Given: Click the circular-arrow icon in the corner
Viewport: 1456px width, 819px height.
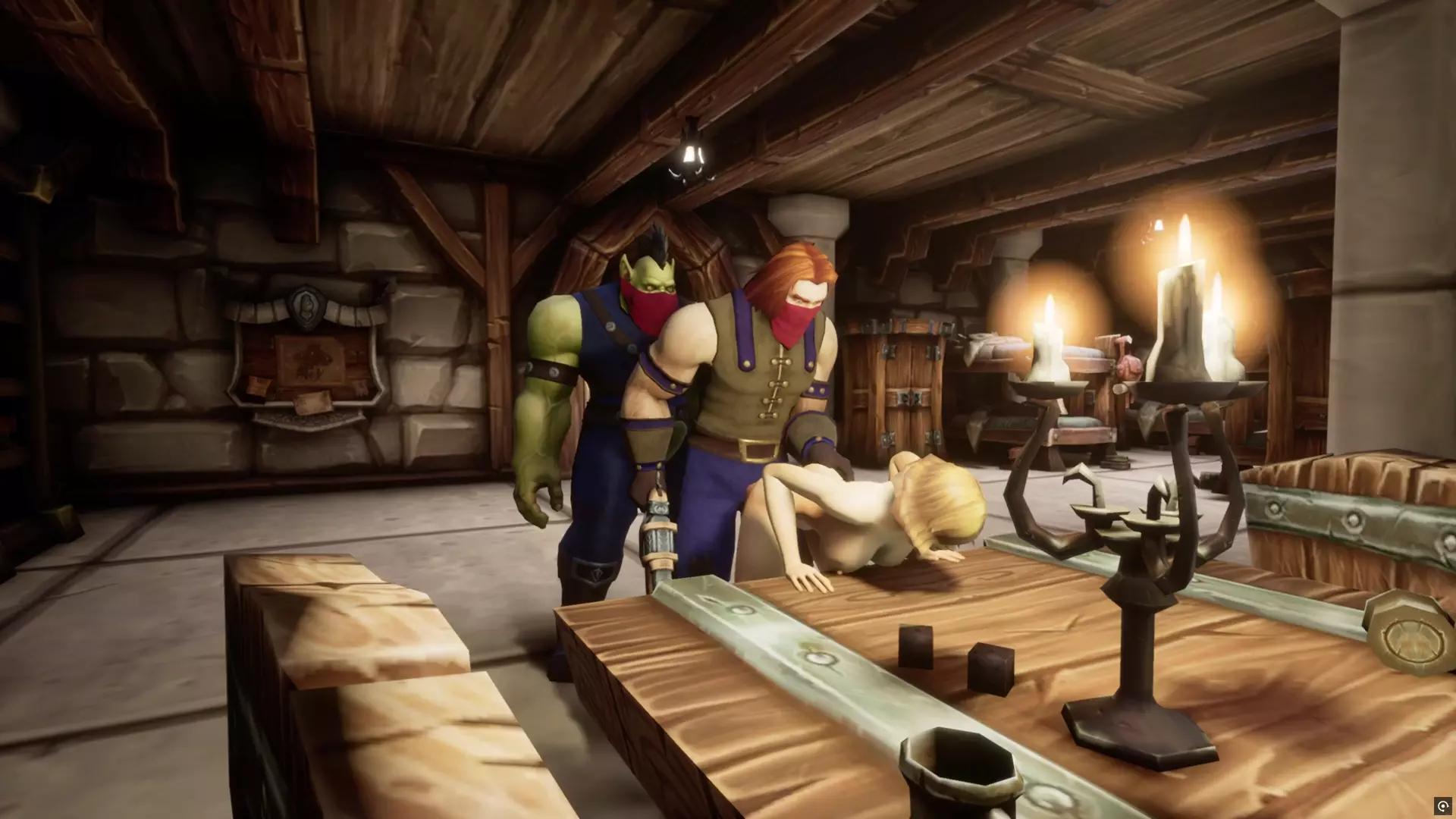Looking at the screenshot, I should (x=1442, y=805).
